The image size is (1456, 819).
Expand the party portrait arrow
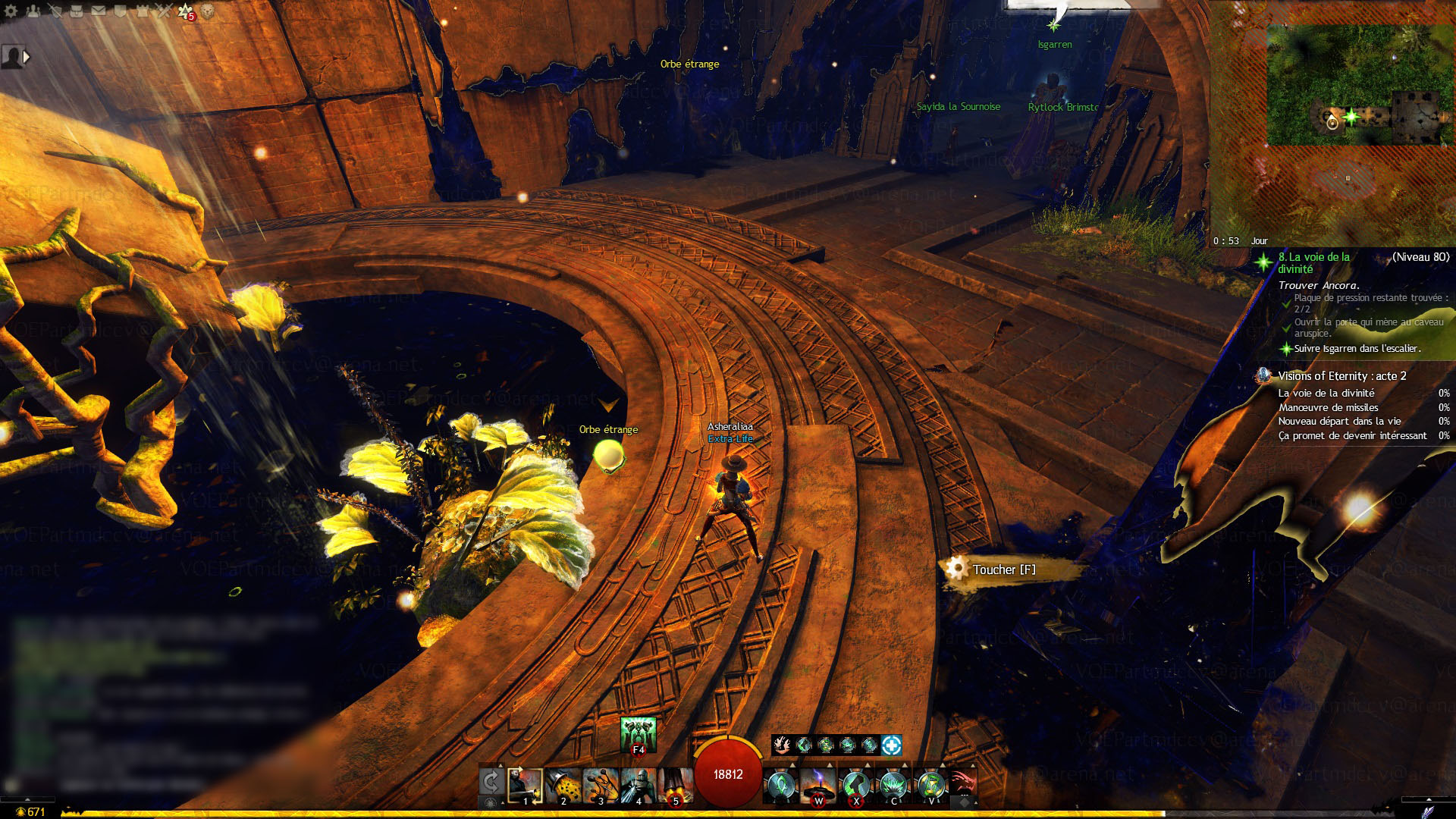pos(27,57)
